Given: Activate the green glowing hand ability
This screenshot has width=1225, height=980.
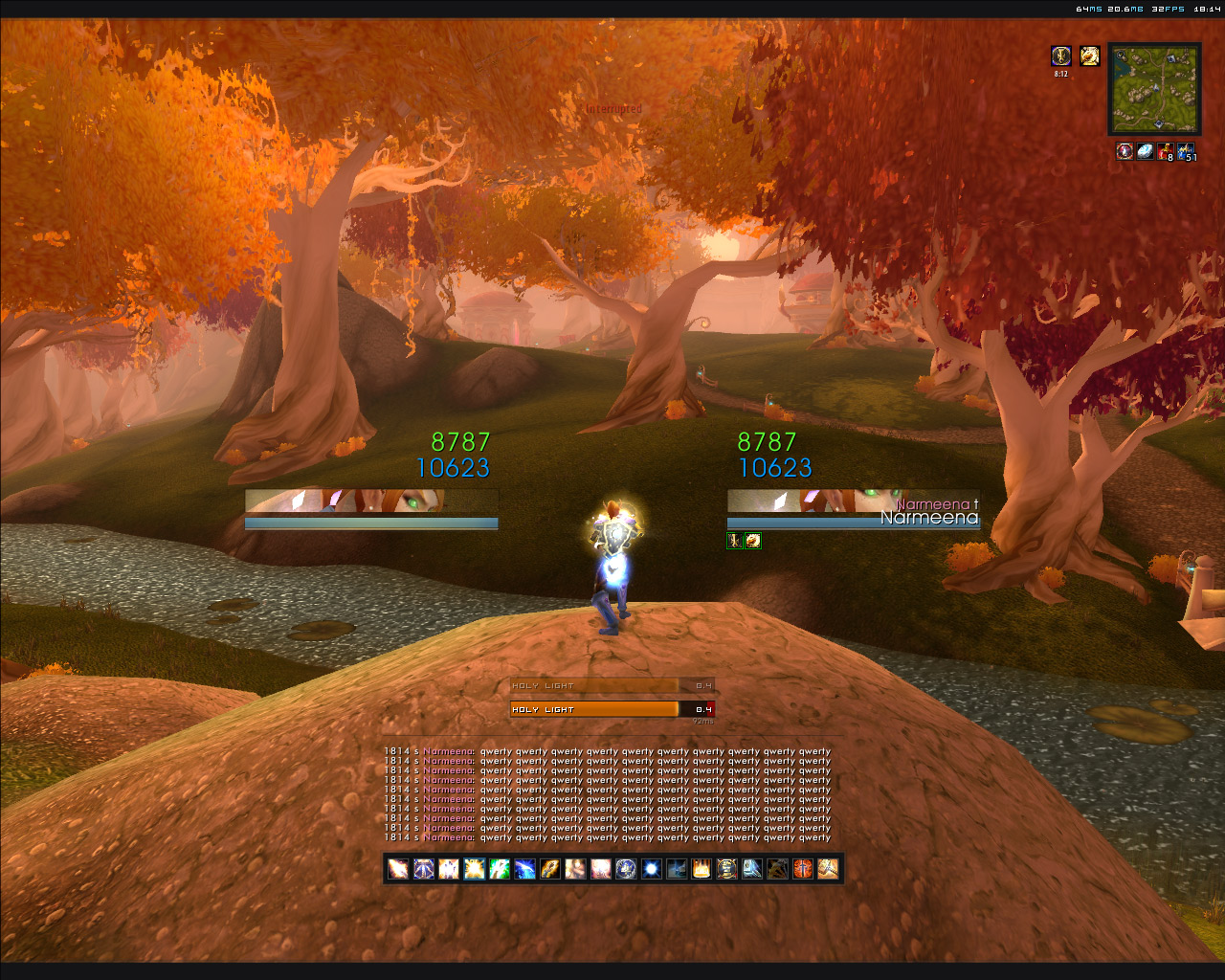Looking at the screenshot, I should pos(500,869).
